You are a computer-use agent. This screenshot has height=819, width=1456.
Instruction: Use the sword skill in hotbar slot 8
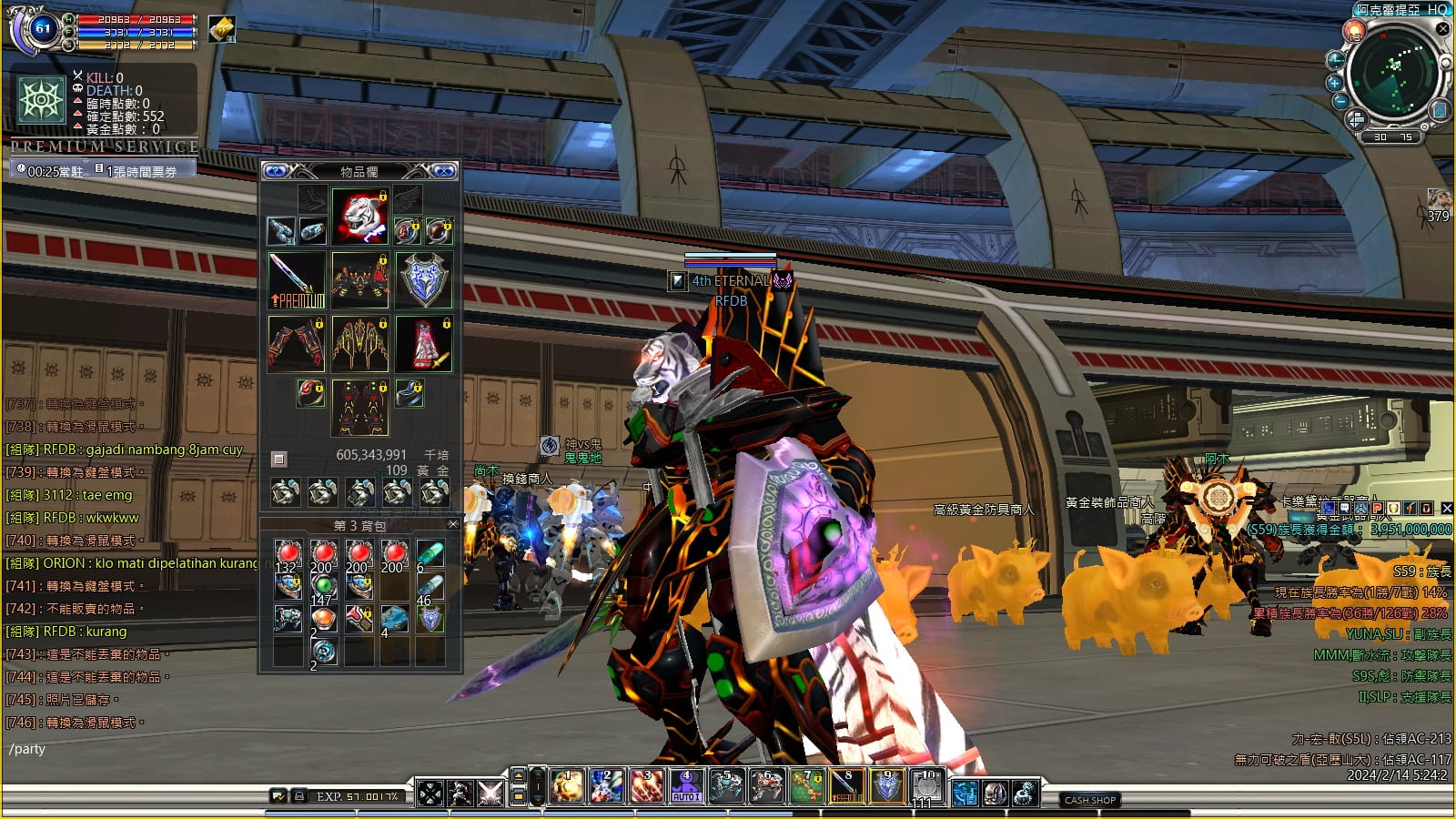tap(846, 786)
